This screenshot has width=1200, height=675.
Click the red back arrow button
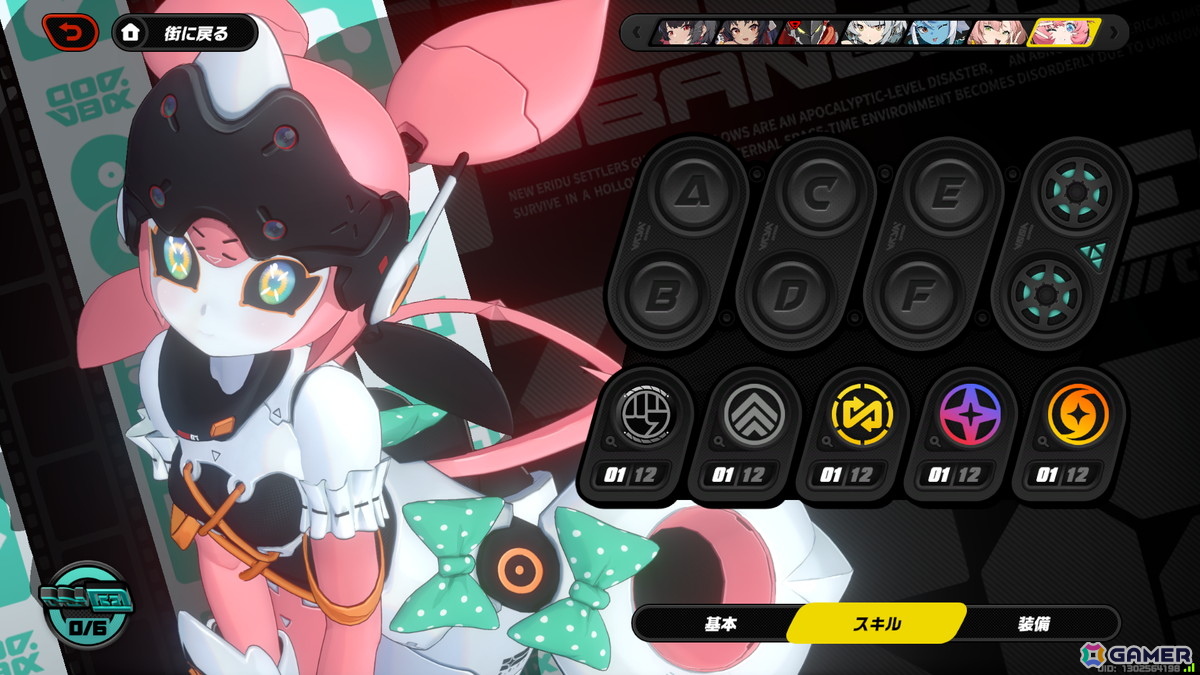pyautogui.click(x=70, y=33)
